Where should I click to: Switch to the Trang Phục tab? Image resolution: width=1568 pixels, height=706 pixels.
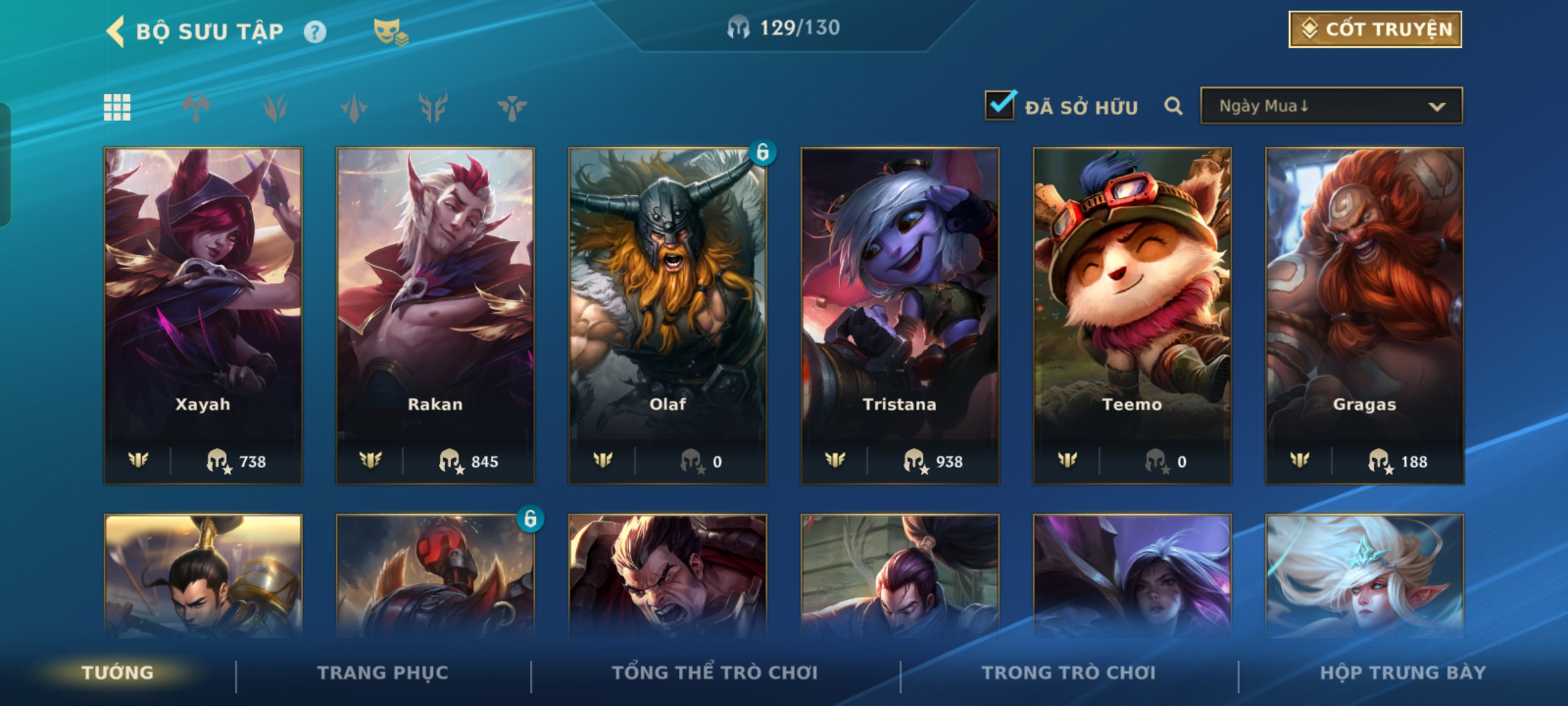383,673
